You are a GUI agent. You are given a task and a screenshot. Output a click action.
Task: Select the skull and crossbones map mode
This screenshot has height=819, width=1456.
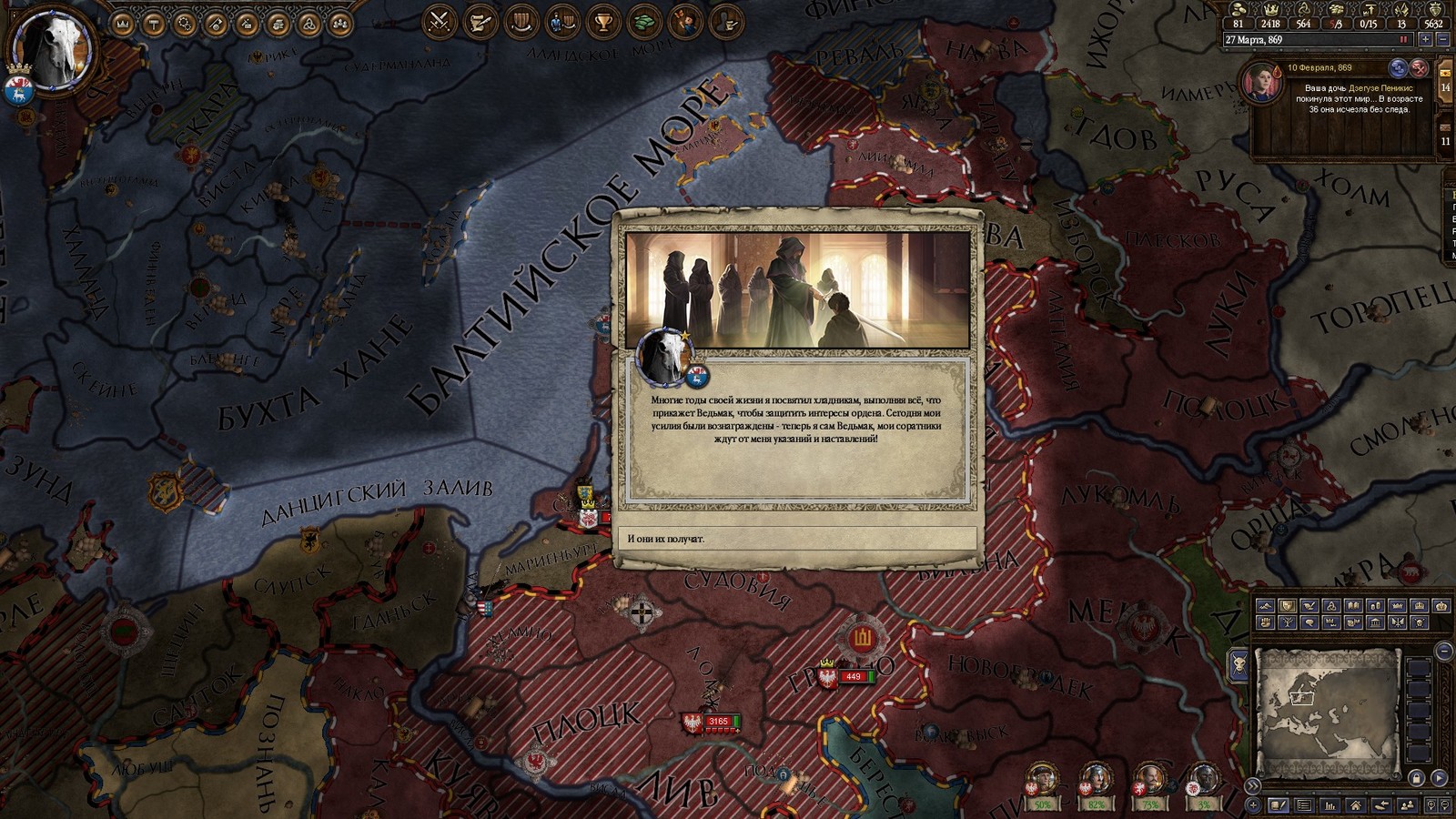click(1420, 622)
